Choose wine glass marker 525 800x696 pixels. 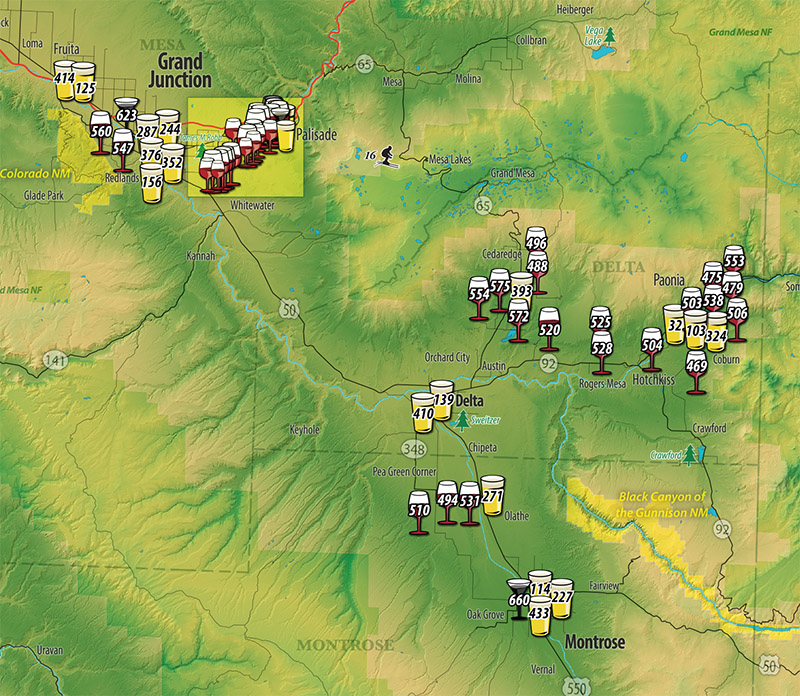coord(600,324)
